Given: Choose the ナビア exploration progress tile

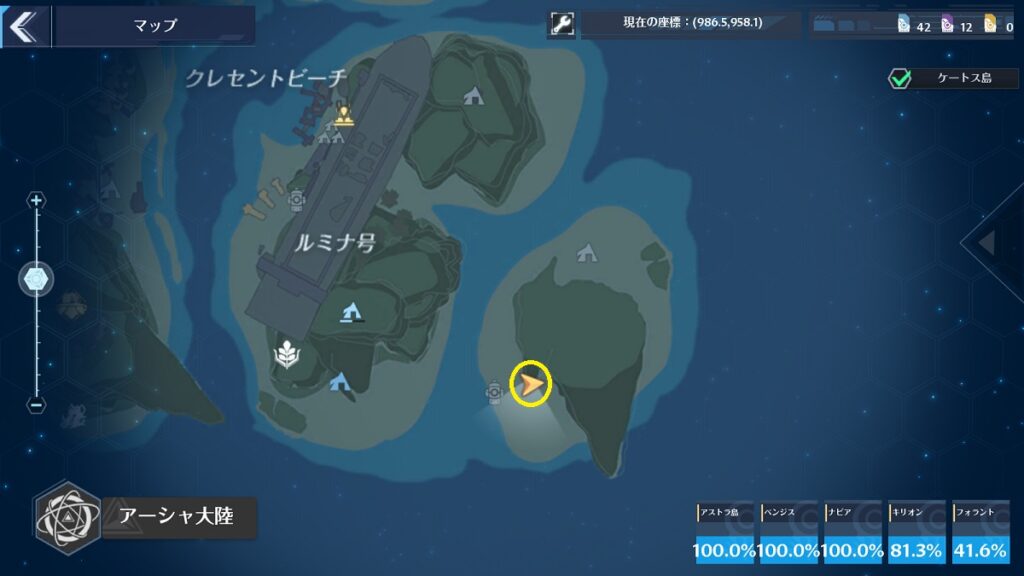Looking at the screenshot, I should [853, 533].
